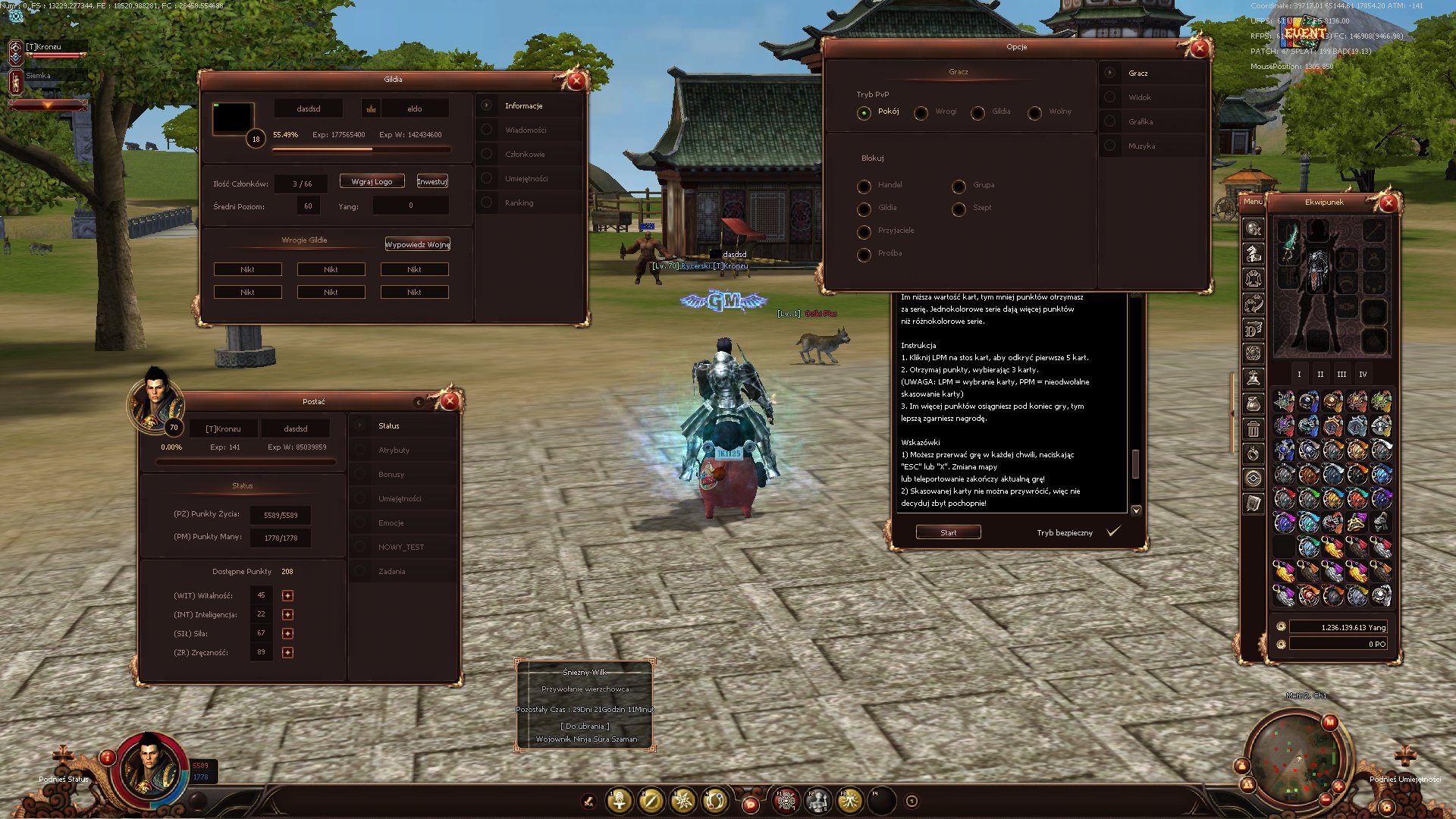
Task: Declare war with Wypowiedz Wojnę
Action: 417,244
